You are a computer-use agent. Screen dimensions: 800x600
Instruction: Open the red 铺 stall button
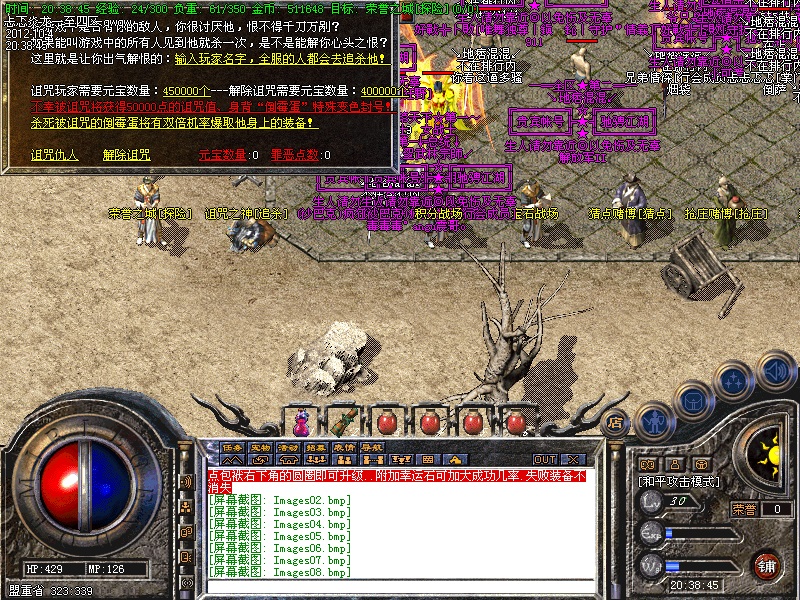[766, 565]
